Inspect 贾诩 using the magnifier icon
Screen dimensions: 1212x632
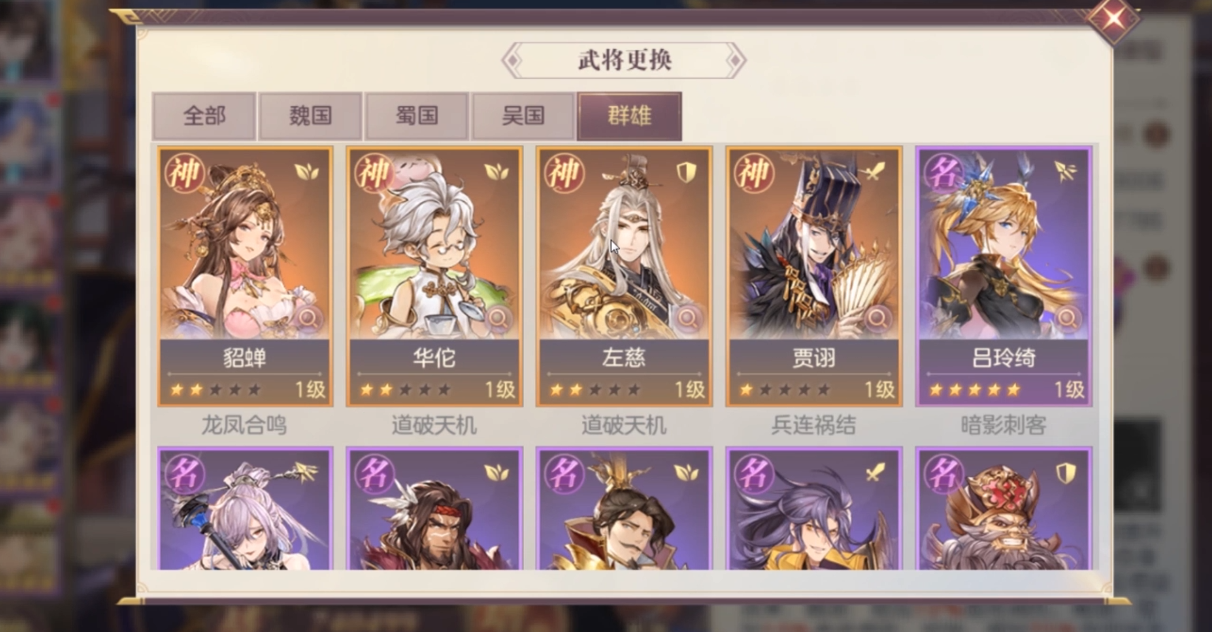877,319
